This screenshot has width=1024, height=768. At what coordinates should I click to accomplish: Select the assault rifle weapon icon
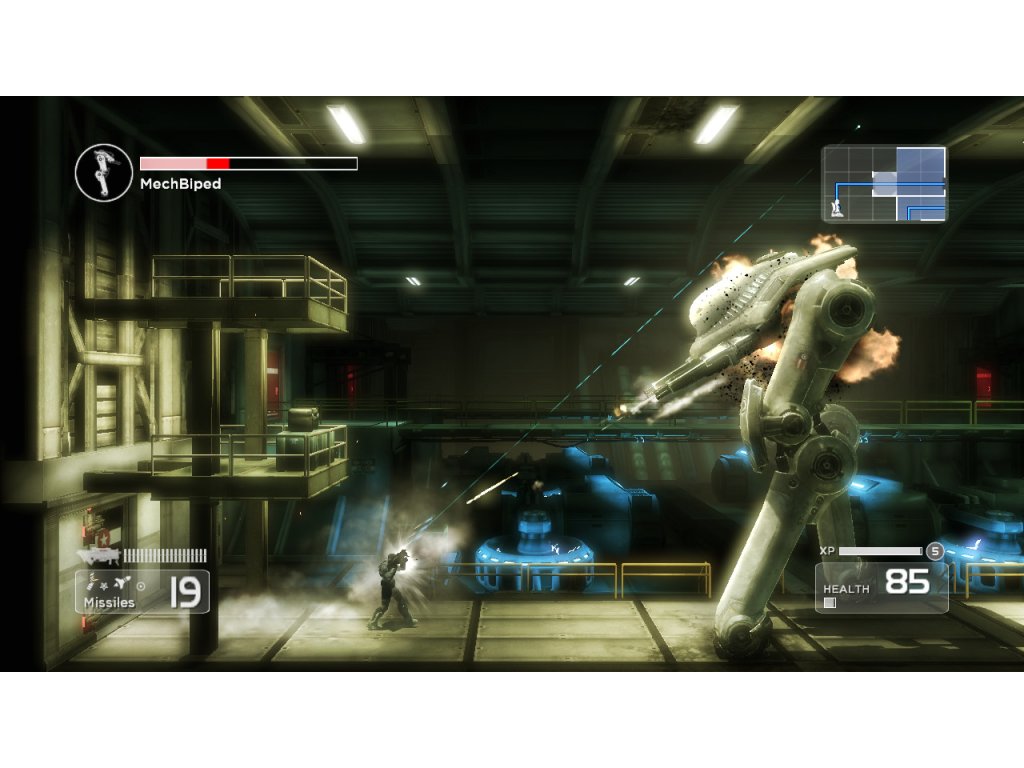101,555
